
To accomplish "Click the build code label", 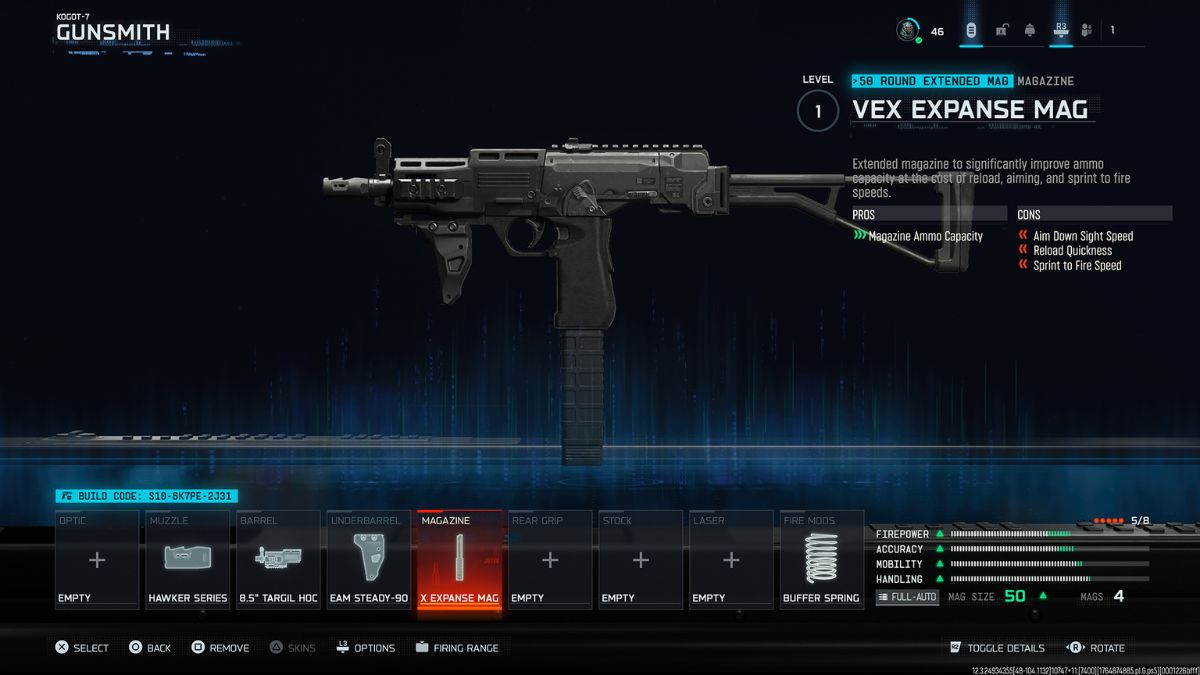I will click(147, 496).
